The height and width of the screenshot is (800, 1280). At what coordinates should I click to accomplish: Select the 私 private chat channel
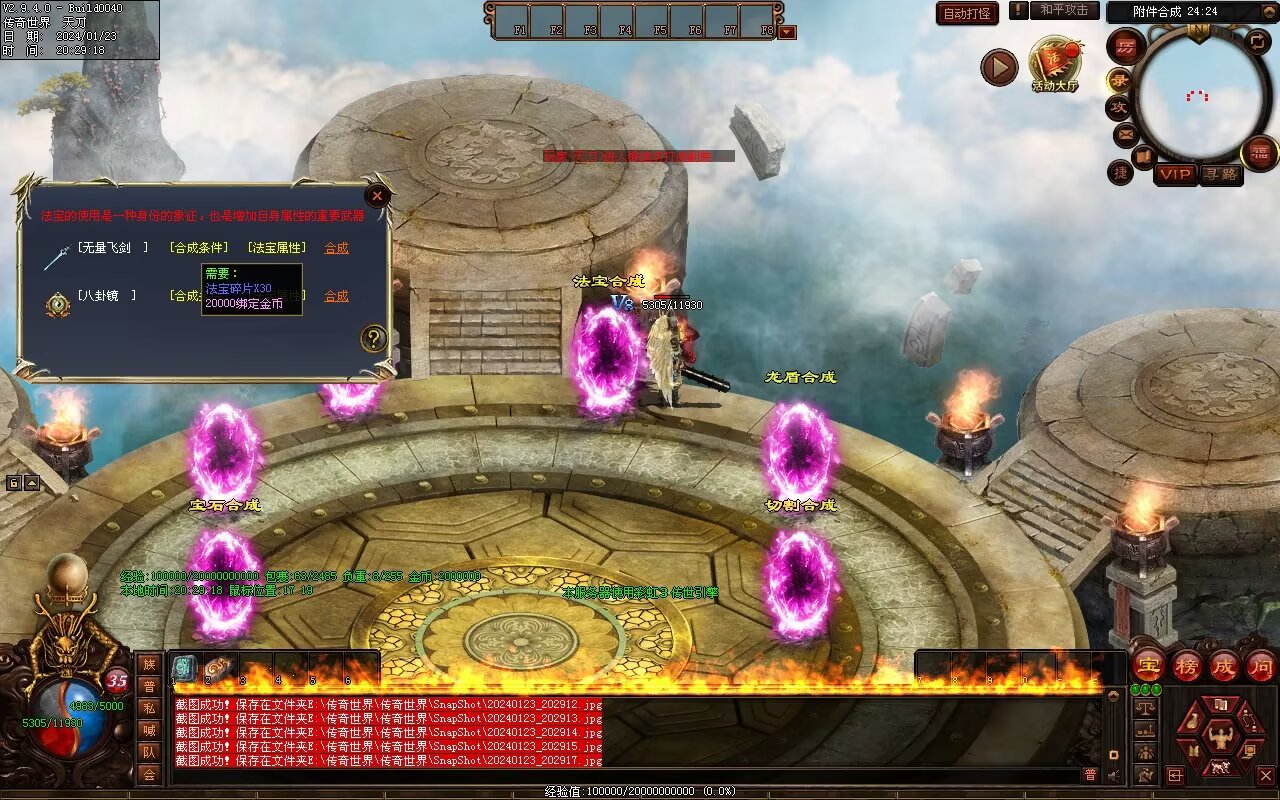(x=149, y=708)
